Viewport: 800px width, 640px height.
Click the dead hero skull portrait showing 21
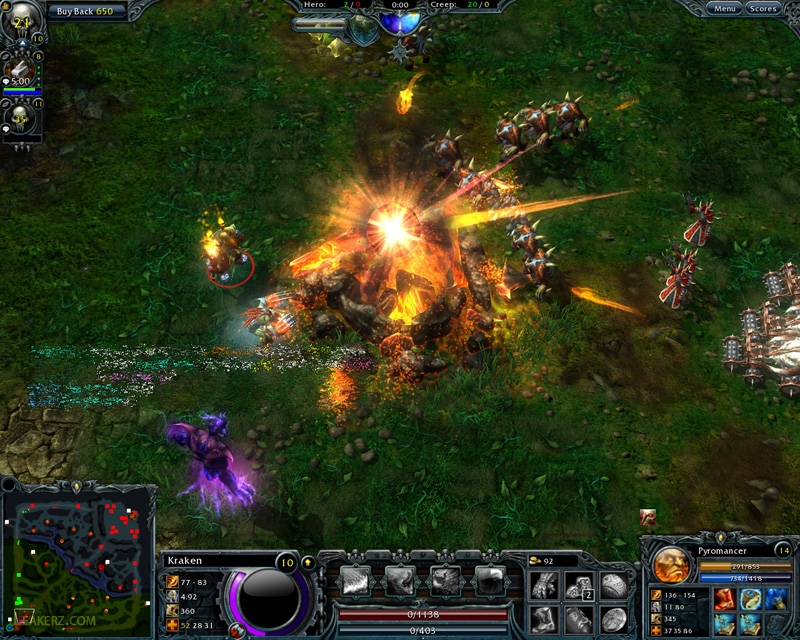[x=21, y=24]
